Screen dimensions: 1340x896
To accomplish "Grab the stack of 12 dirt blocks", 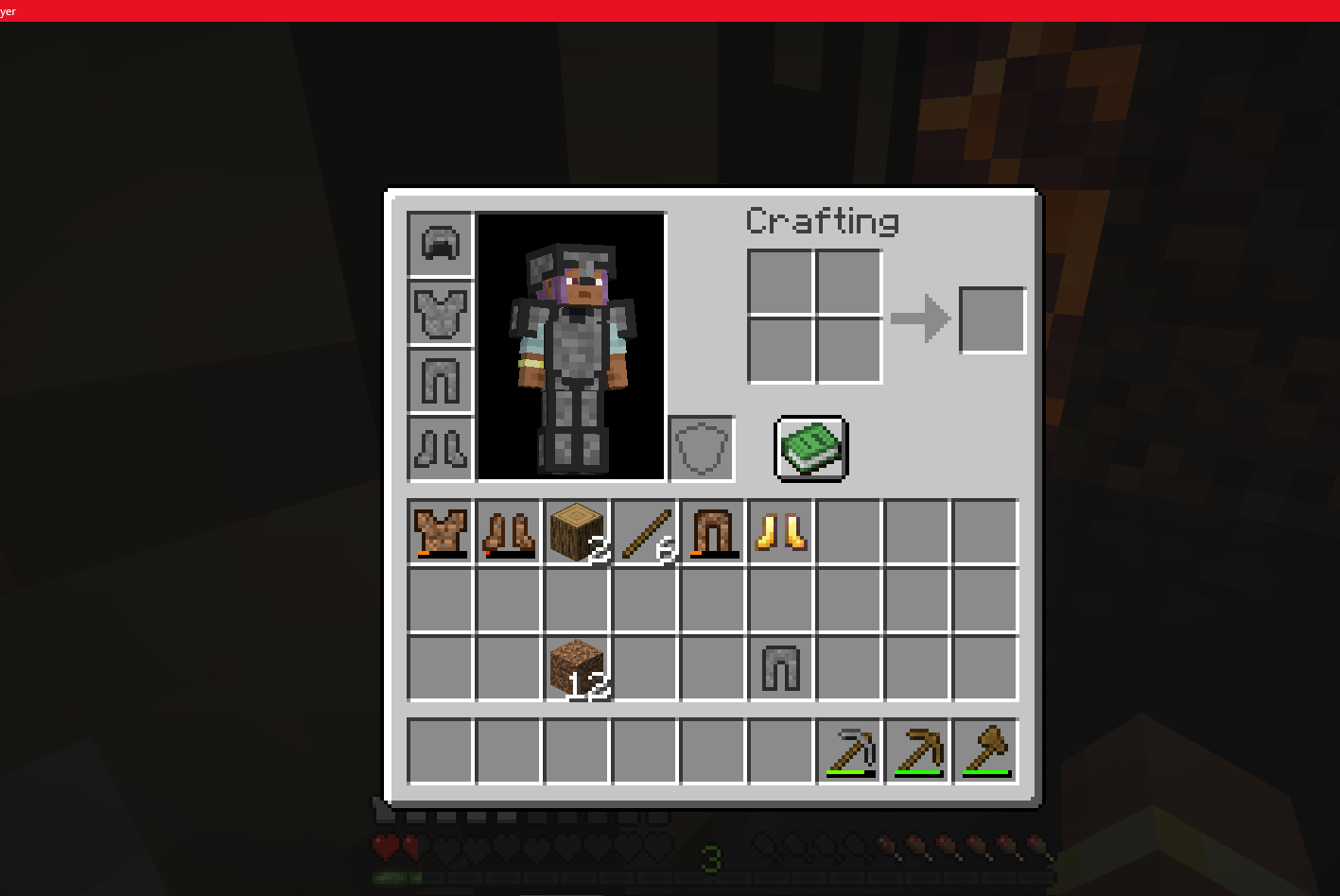I will [576, 667].
